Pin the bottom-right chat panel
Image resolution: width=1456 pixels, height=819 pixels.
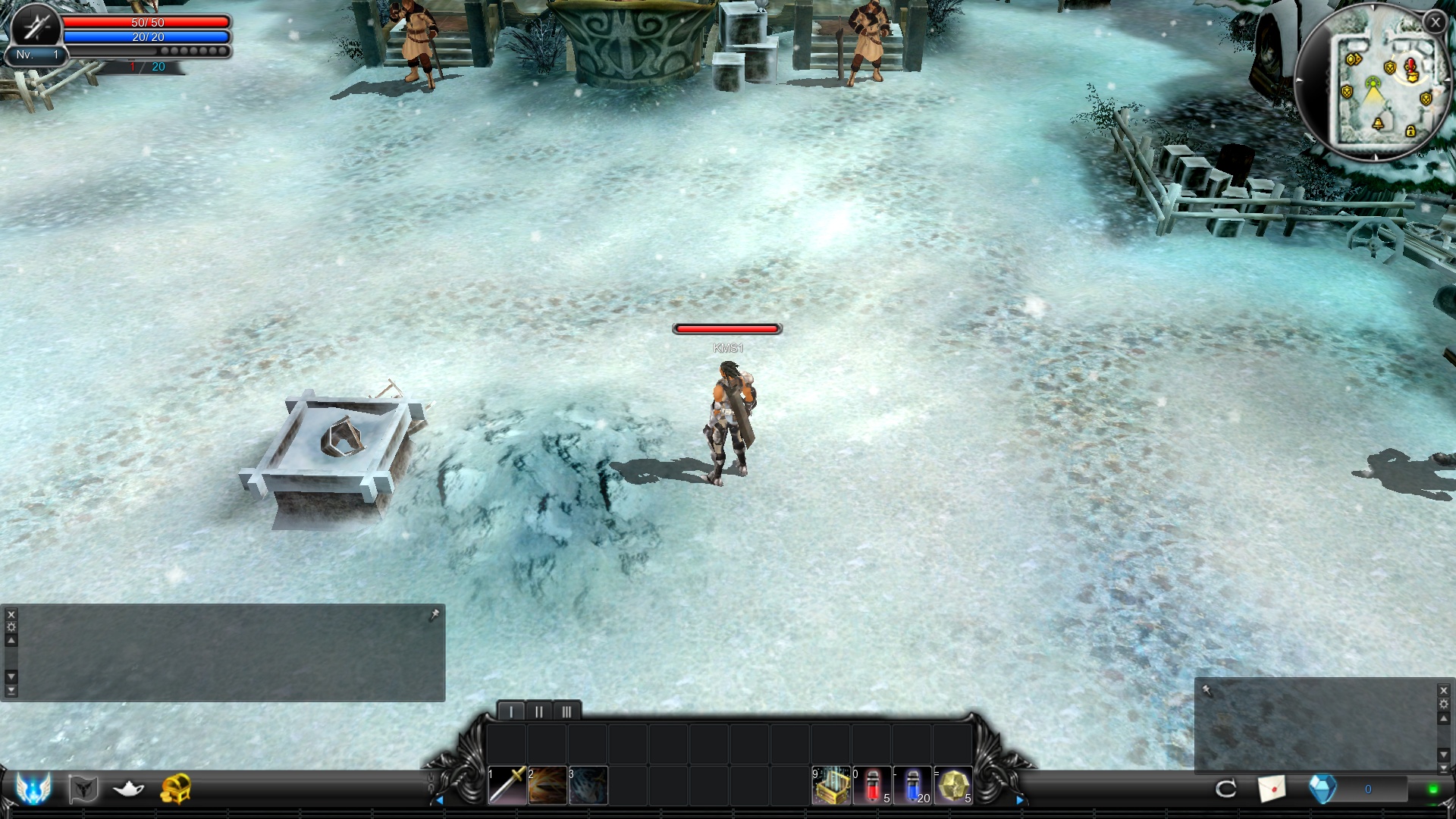(x=1208, y=691)
